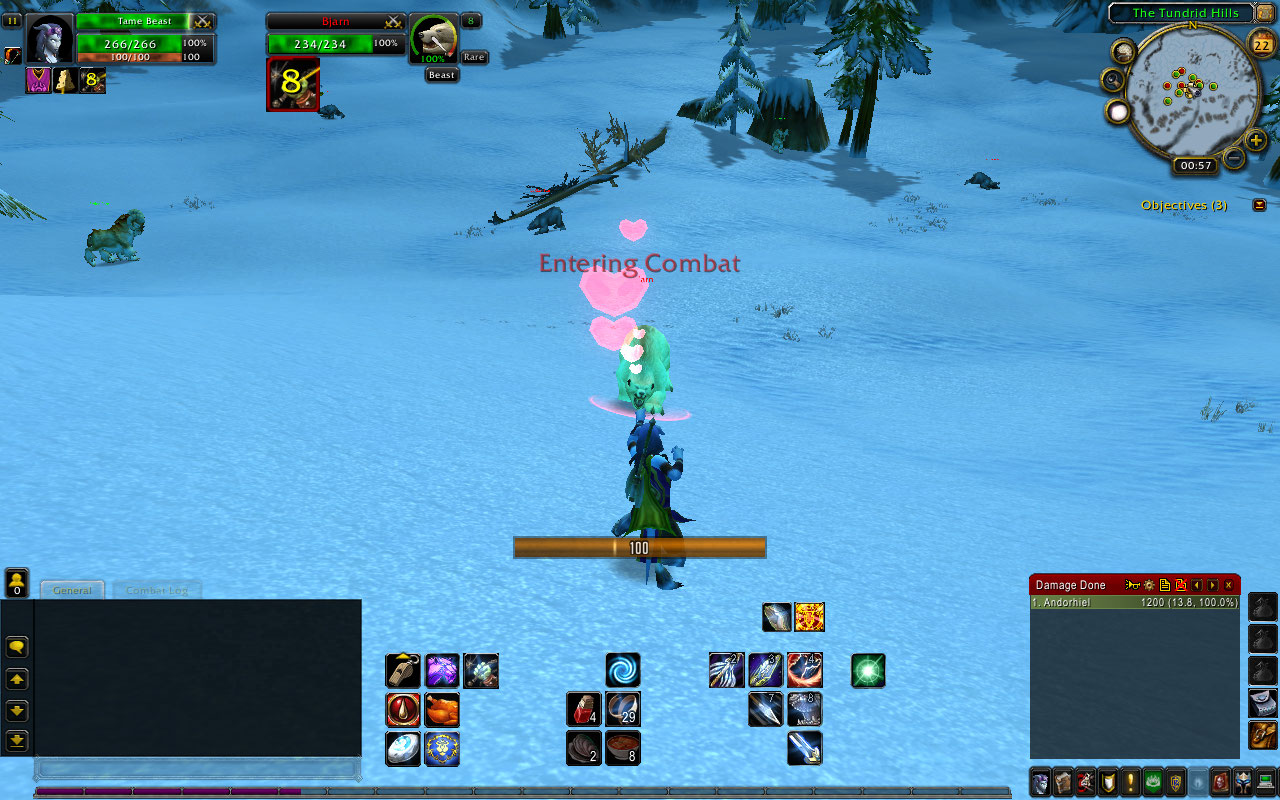Screen dimensions: 1280x800
Task: Select Bjarn's bear target portrait
Action: tap(433, 41)
